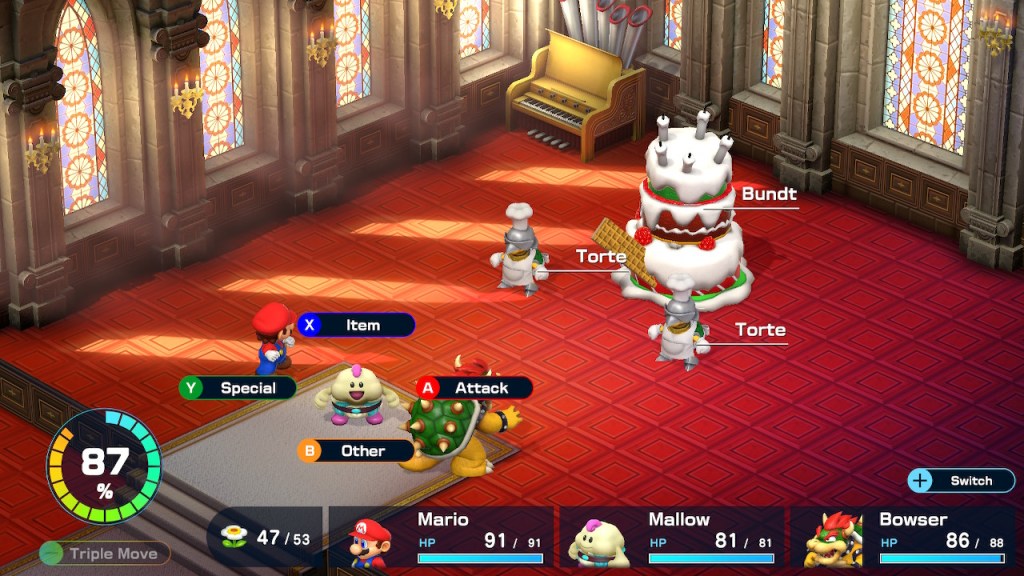Select the Special command
1024x576 pixels.
click(238, 388)
